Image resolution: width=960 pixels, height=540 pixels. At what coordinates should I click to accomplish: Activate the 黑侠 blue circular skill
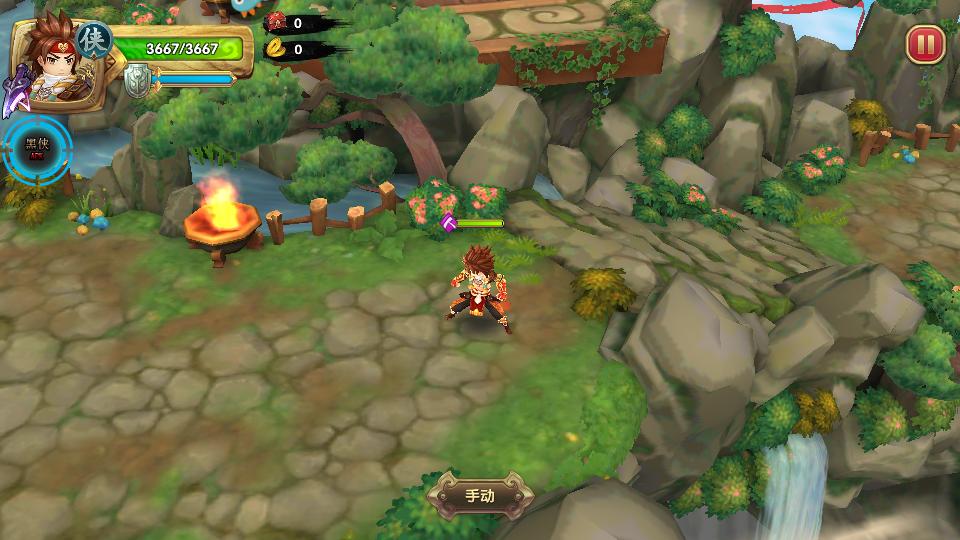click(37, 150)
